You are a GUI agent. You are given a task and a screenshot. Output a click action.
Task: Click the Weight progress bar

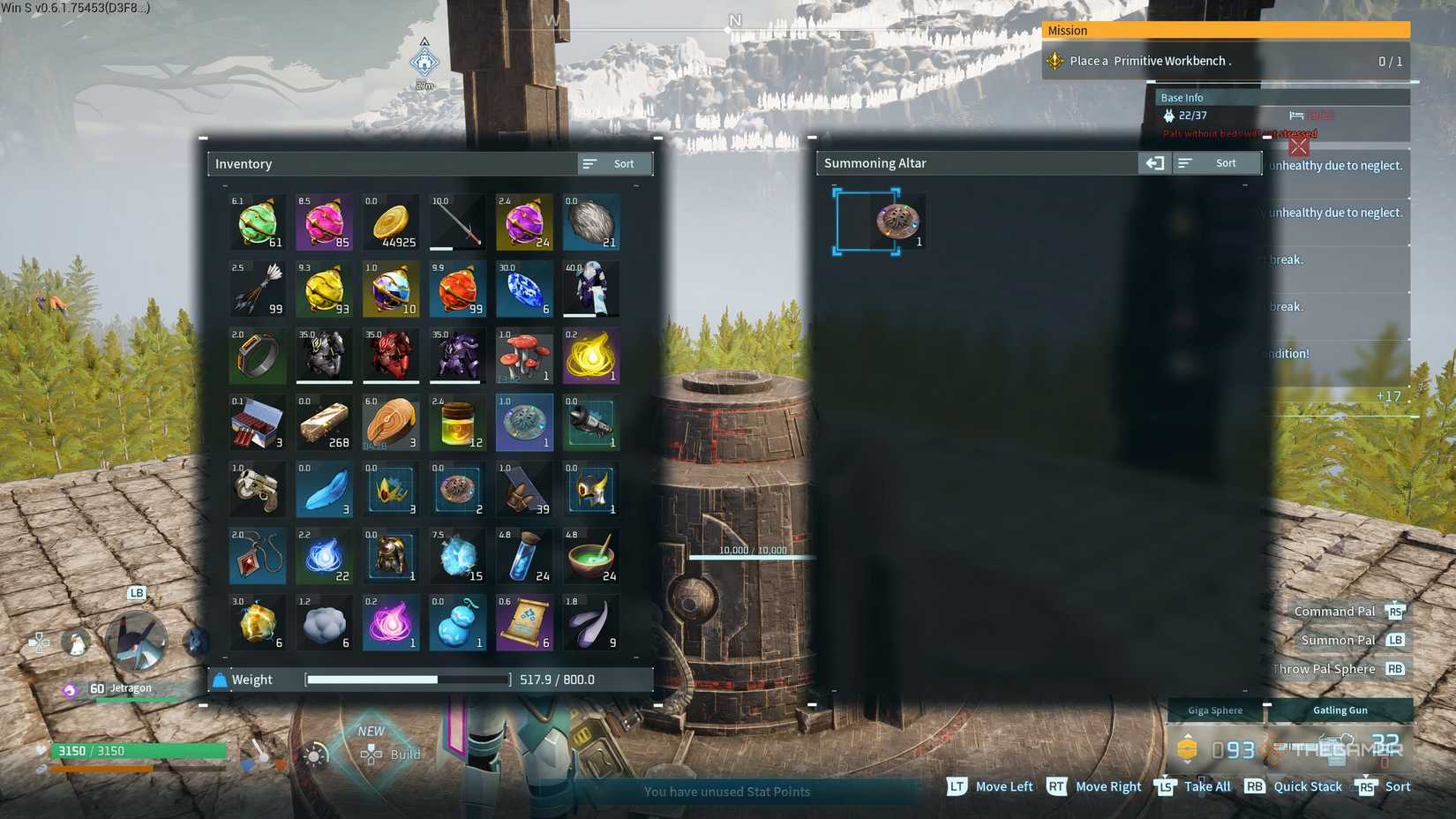tap(407, 680)
